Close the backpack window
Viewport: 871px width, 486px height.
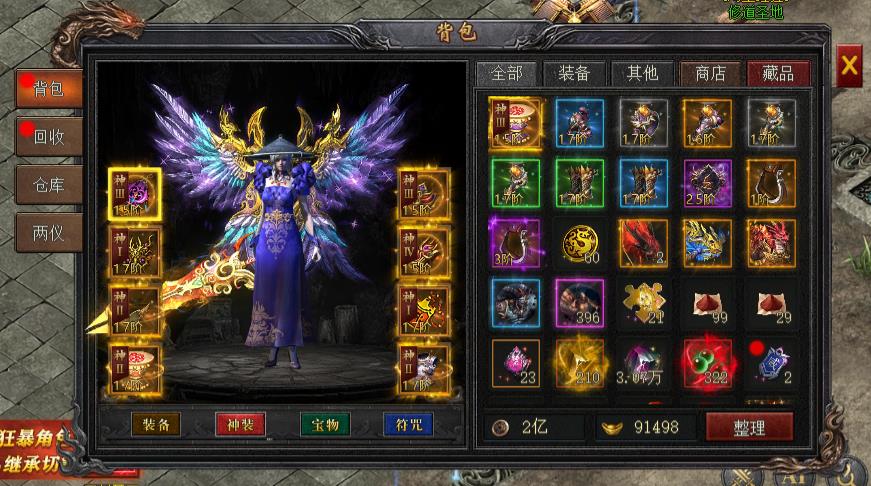(849, 66)
